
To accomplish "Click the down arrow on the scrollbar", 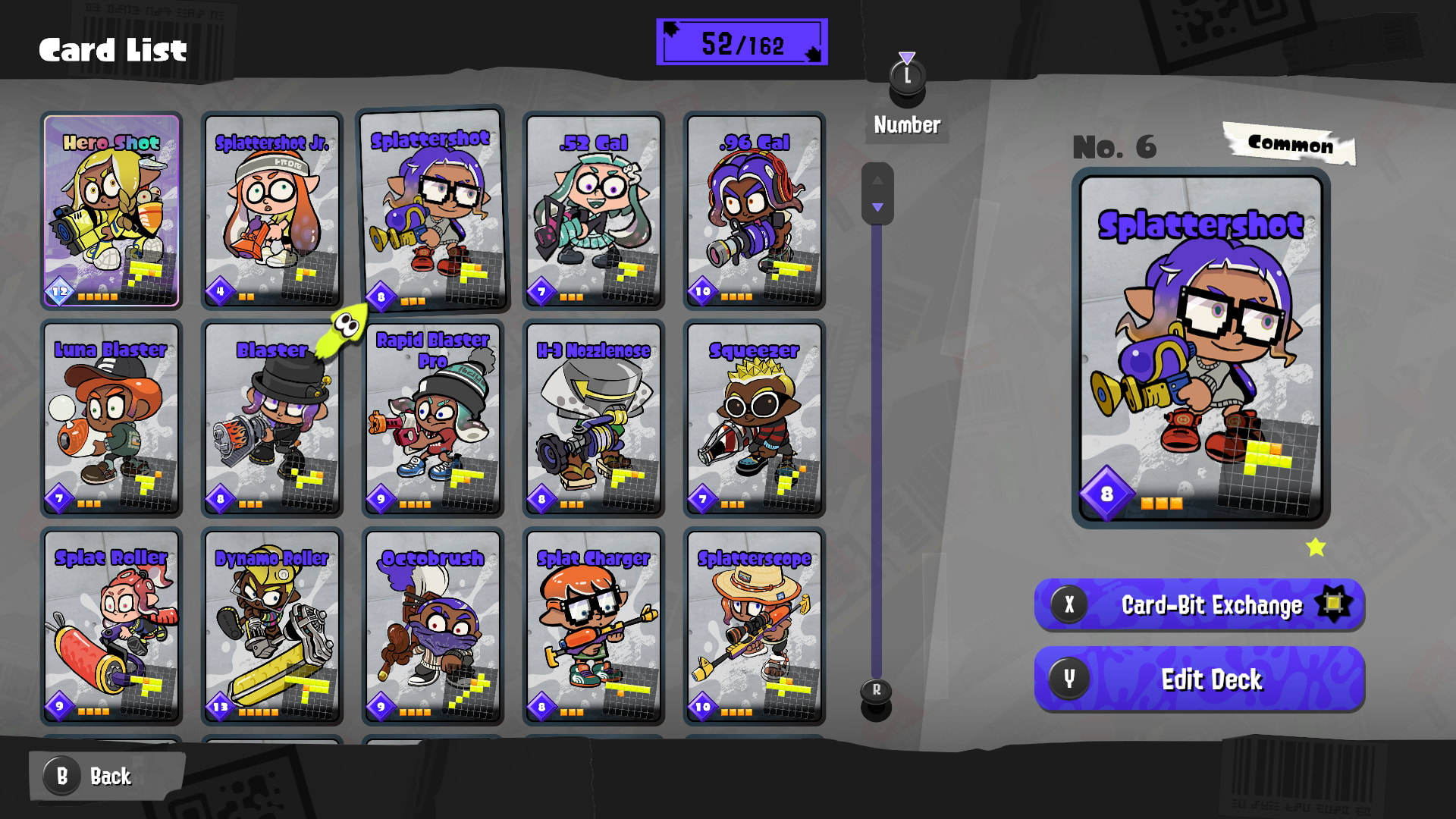I will 878,206.
